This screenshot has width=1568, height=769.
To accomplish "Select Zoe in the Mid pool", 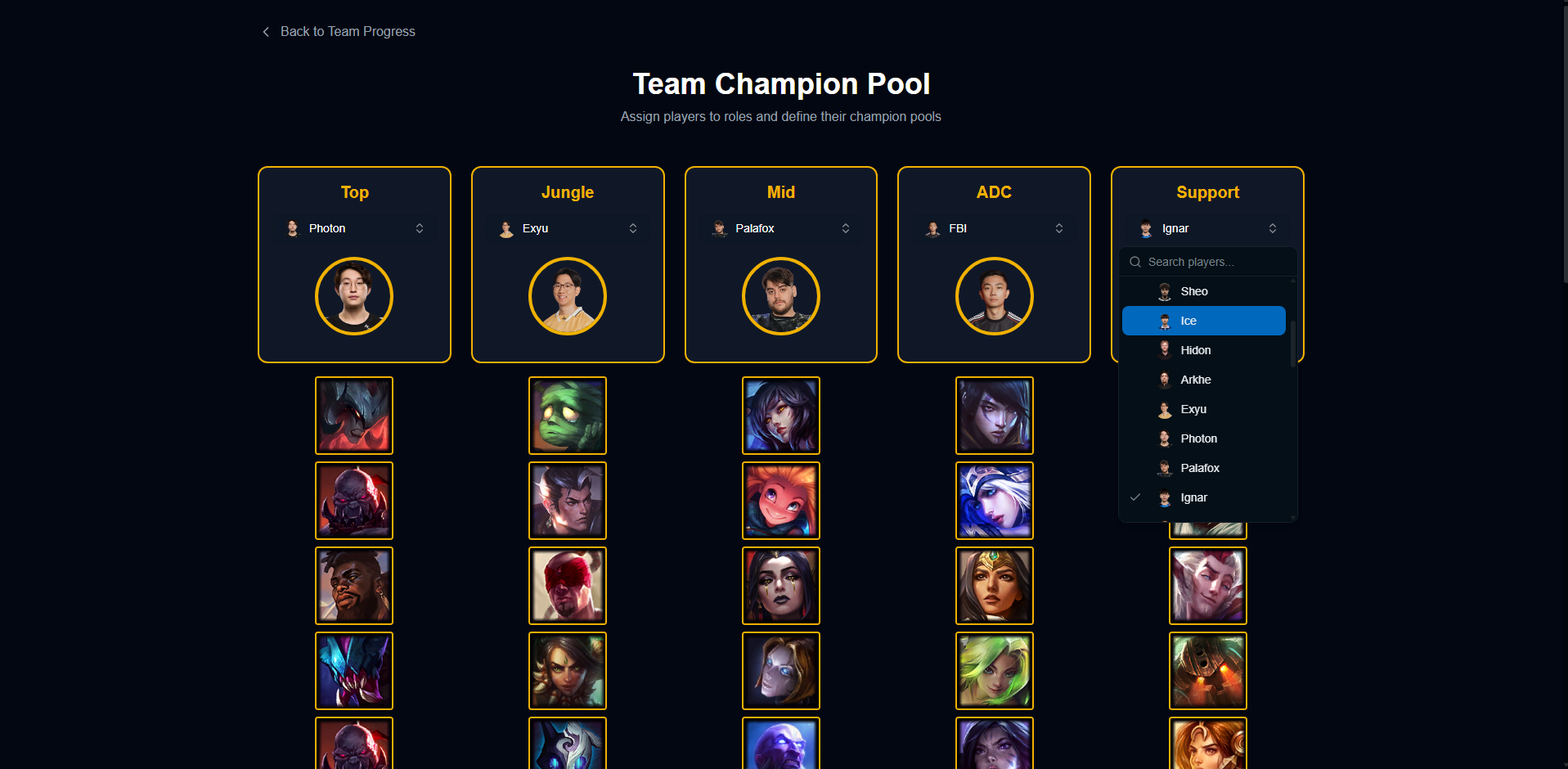I will [781, 501].
